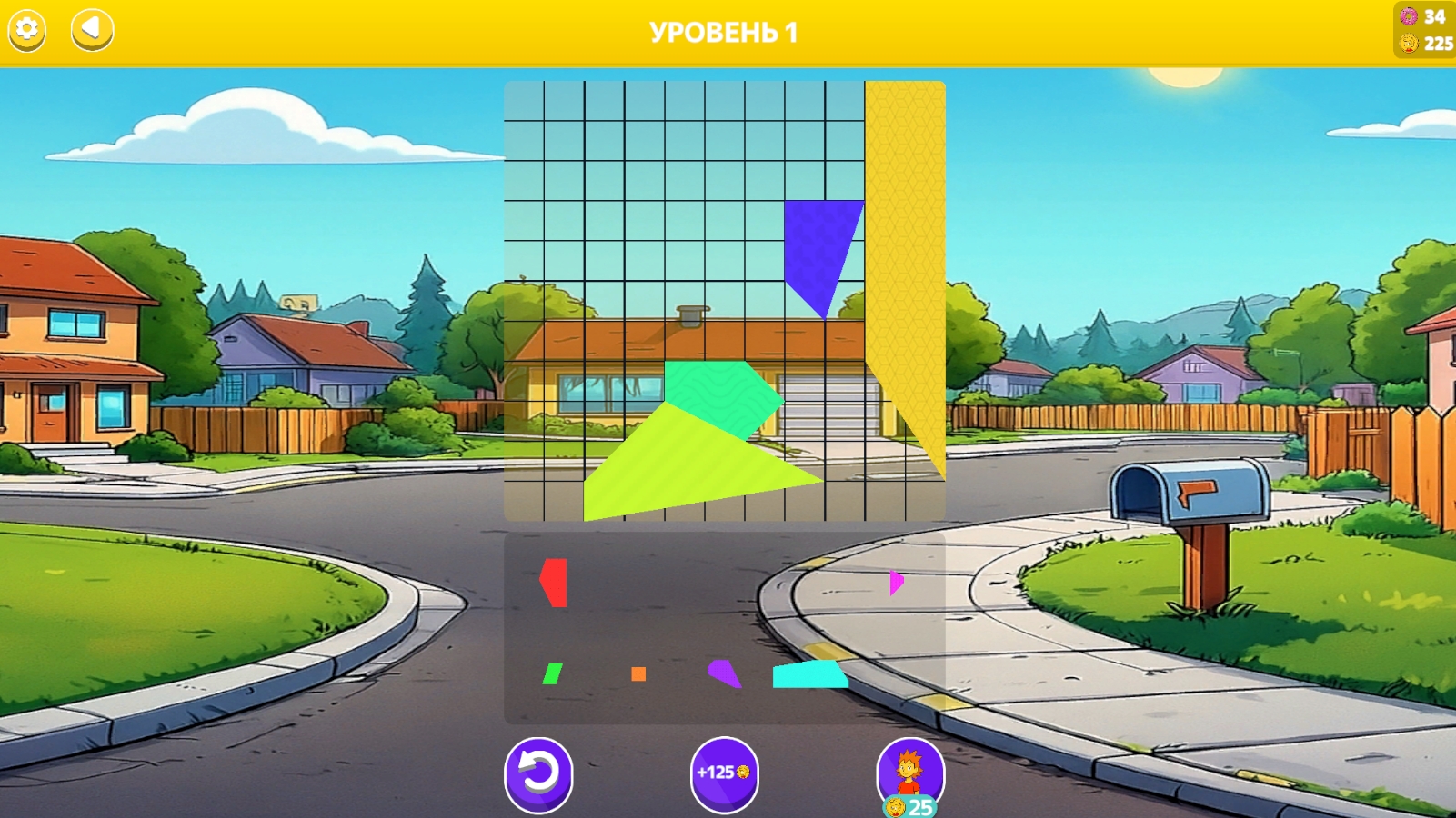
Task: Tap the large yellow shape on the grid
Action: pos(905,273)
